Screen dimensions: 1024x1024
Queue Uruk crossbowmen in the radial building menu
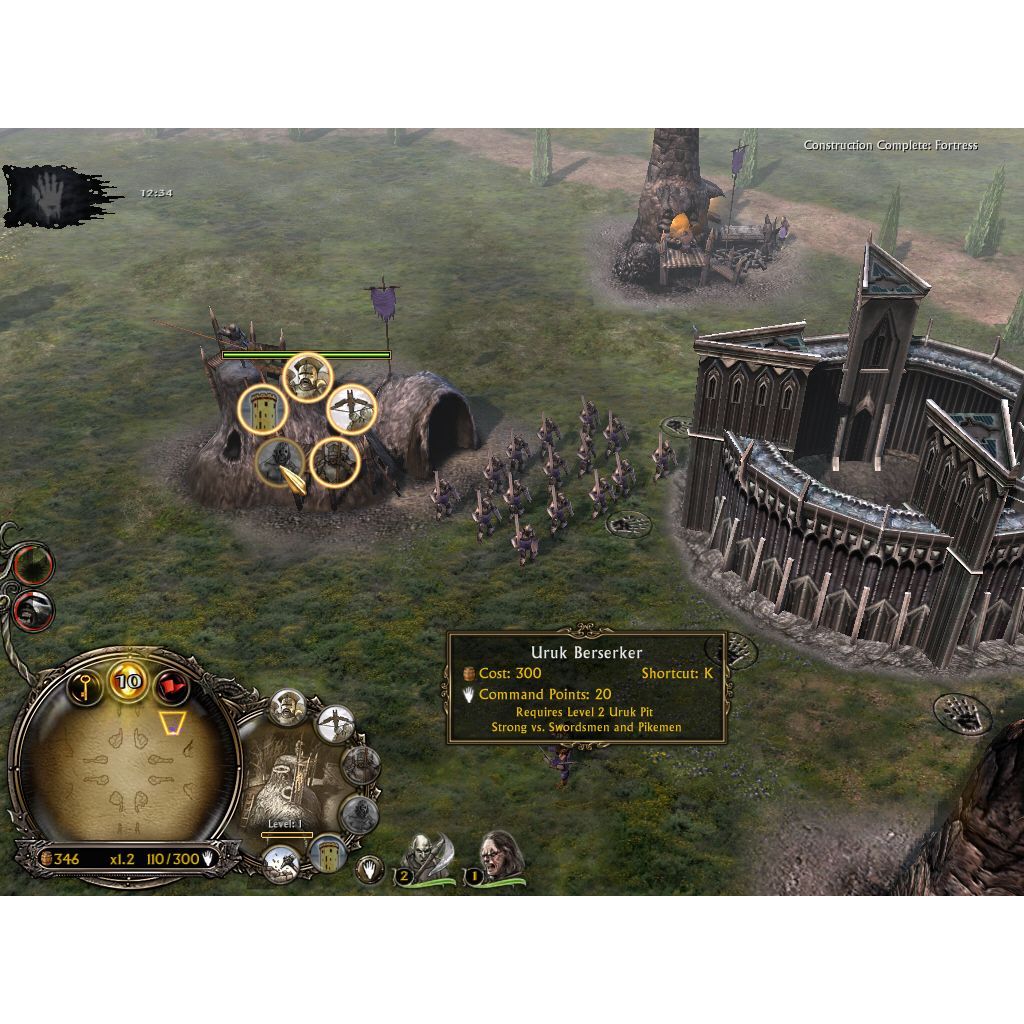click(352, 408)
